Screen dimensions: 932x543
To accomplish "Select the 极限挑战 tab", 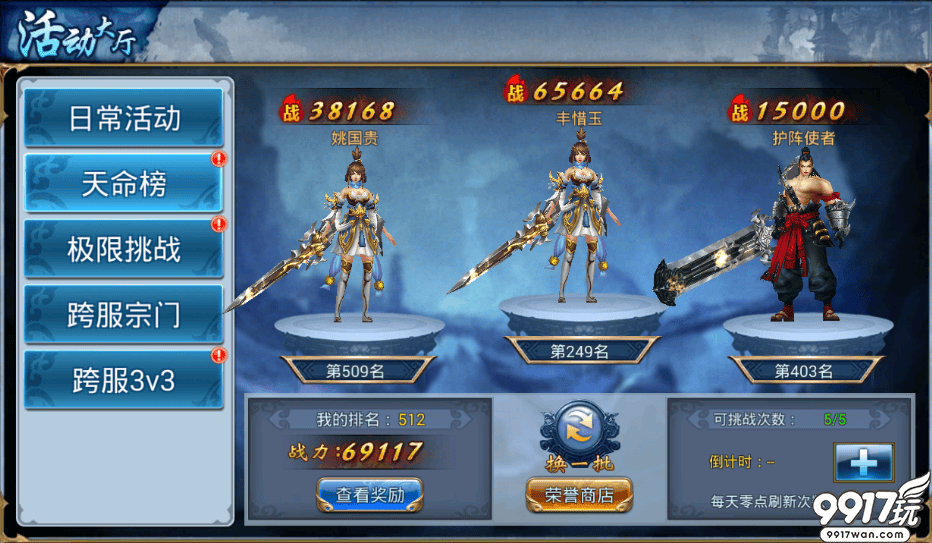I will (x=124, y=249).
